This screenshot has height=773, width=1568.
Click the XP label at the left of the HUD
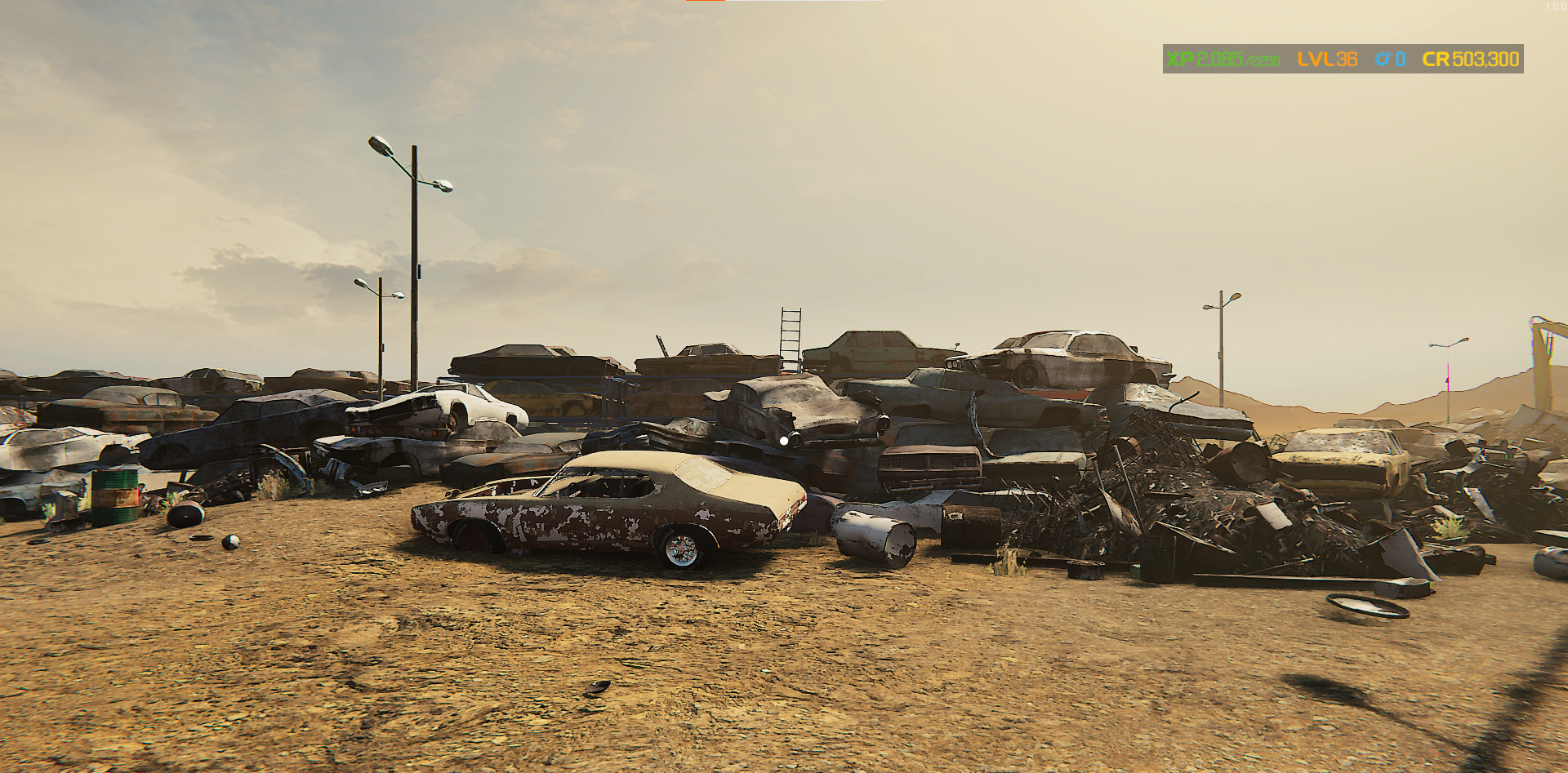point(1181,59)
